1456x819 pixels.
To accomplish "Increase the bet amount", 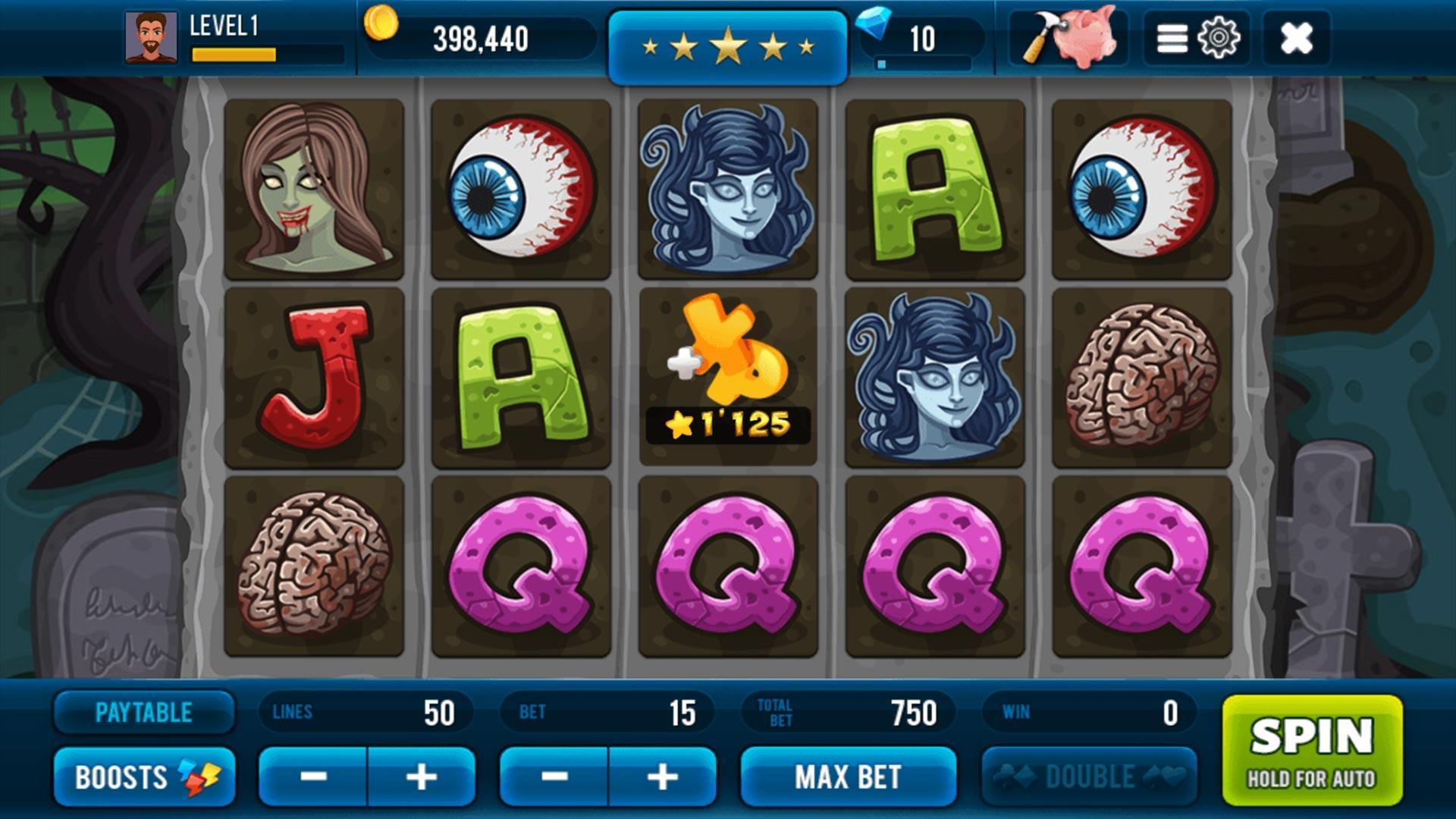I will pos(666,777).
